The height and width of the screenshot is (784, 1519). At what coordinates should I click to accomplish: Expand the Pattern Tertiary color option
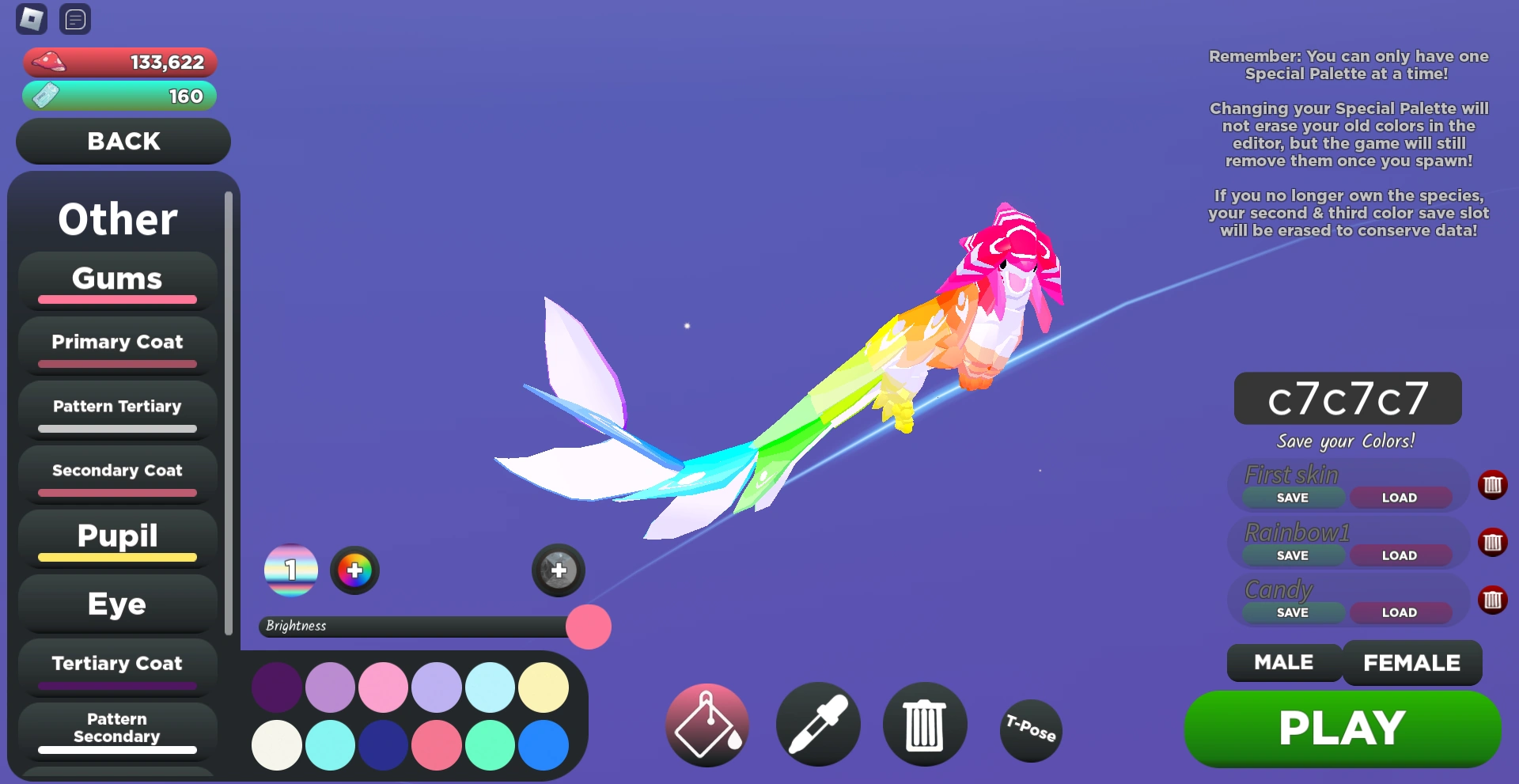(116, 411)
